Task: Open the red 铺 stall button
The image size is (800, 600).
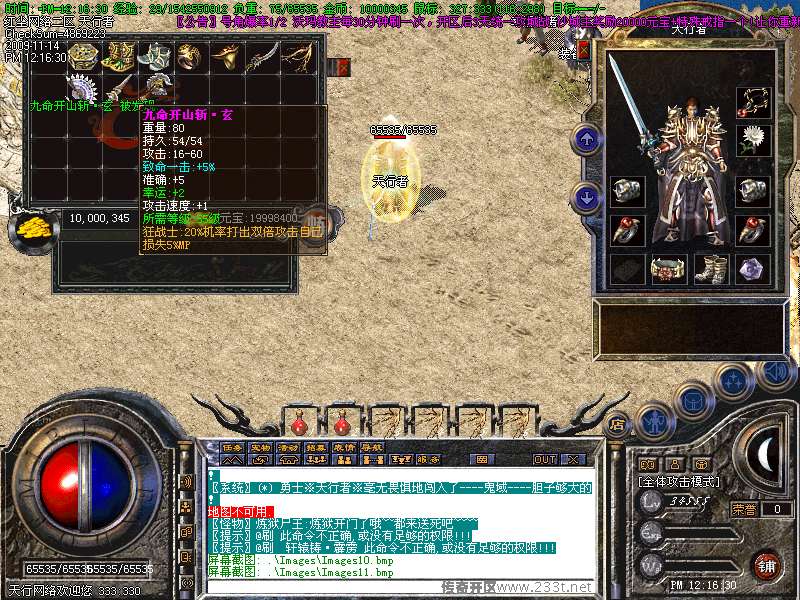Action: [766, 565]
